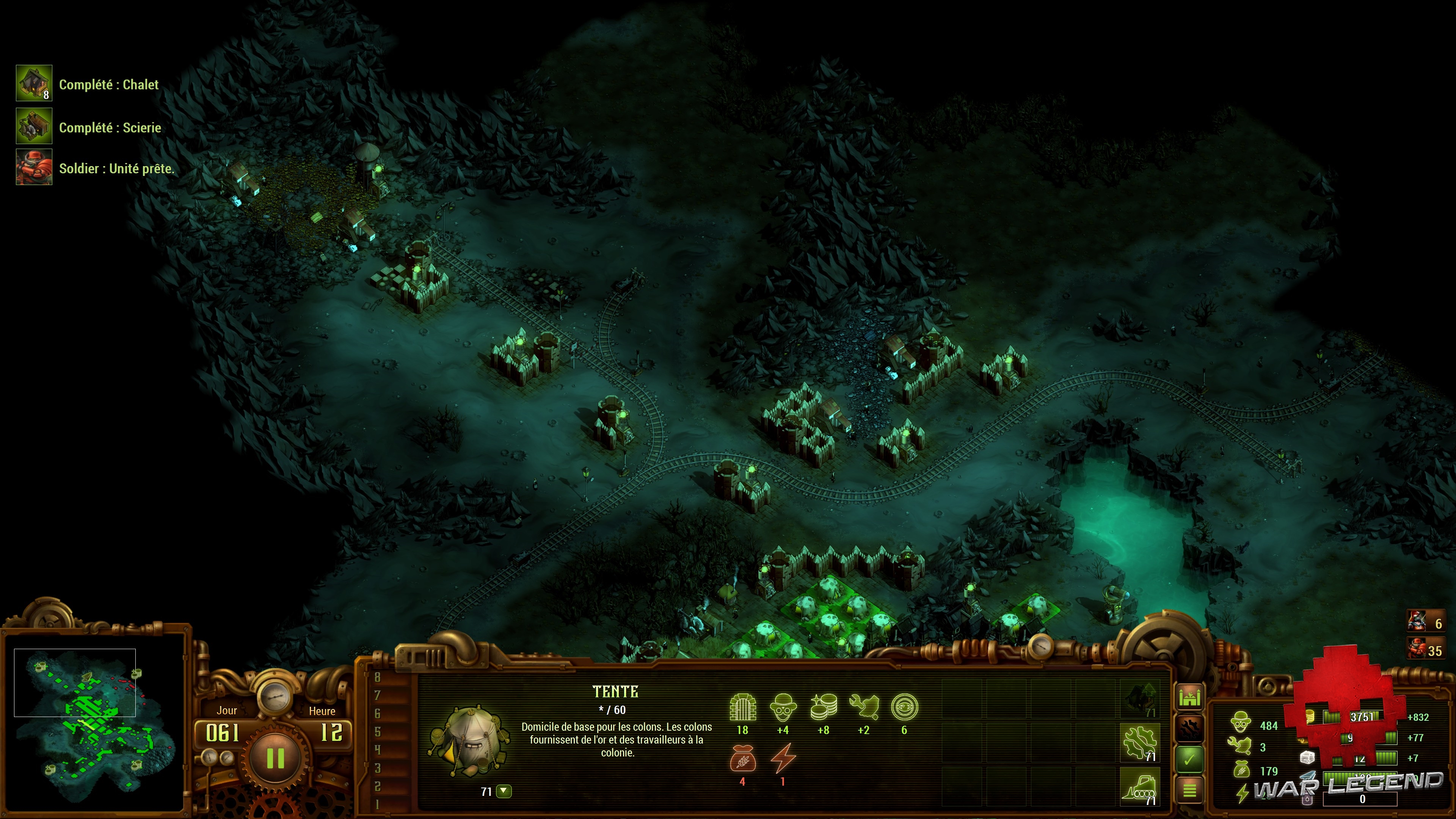Select control group 8
Screen dimensions: 1456x819
tap(378, 677)
